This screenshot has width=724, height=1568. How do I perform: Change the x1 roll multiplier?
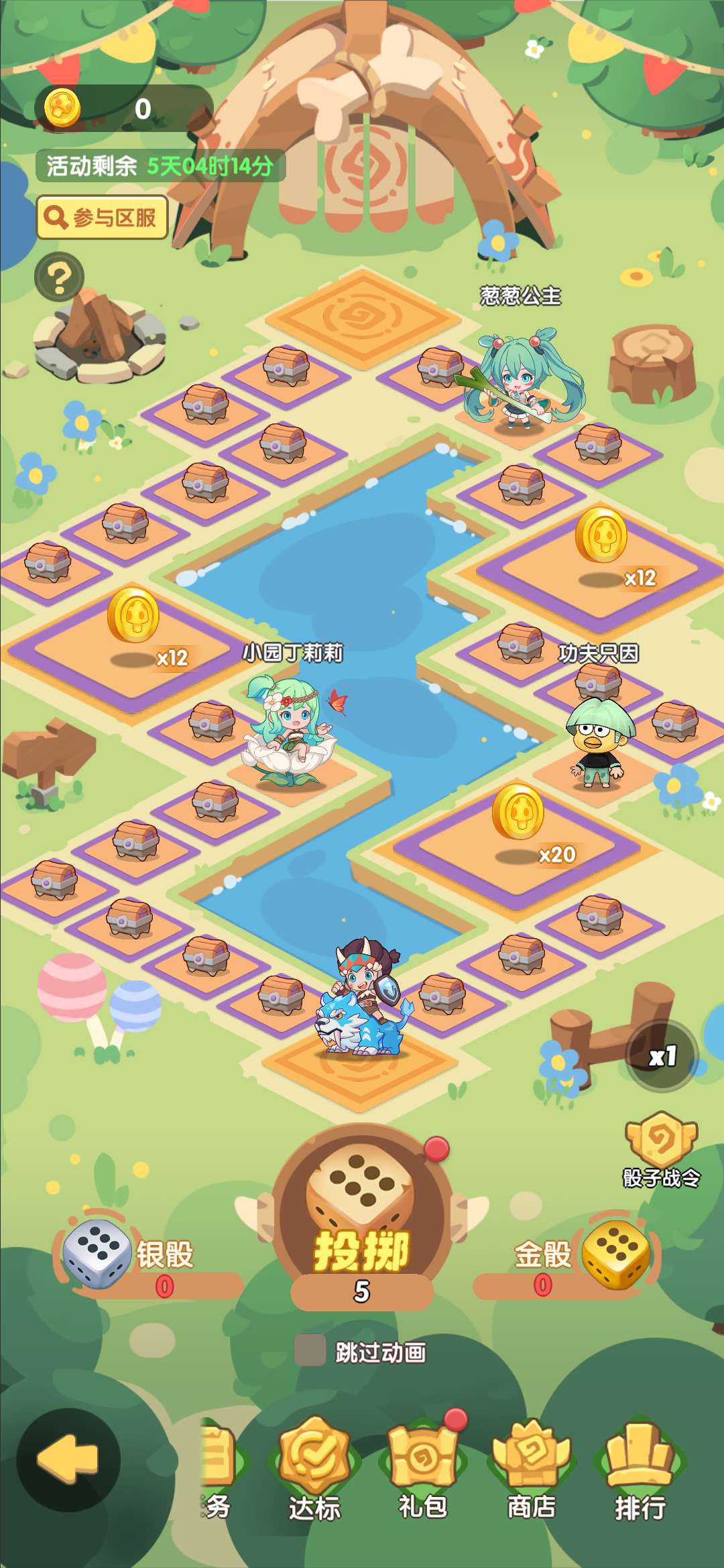[662, 1057]
